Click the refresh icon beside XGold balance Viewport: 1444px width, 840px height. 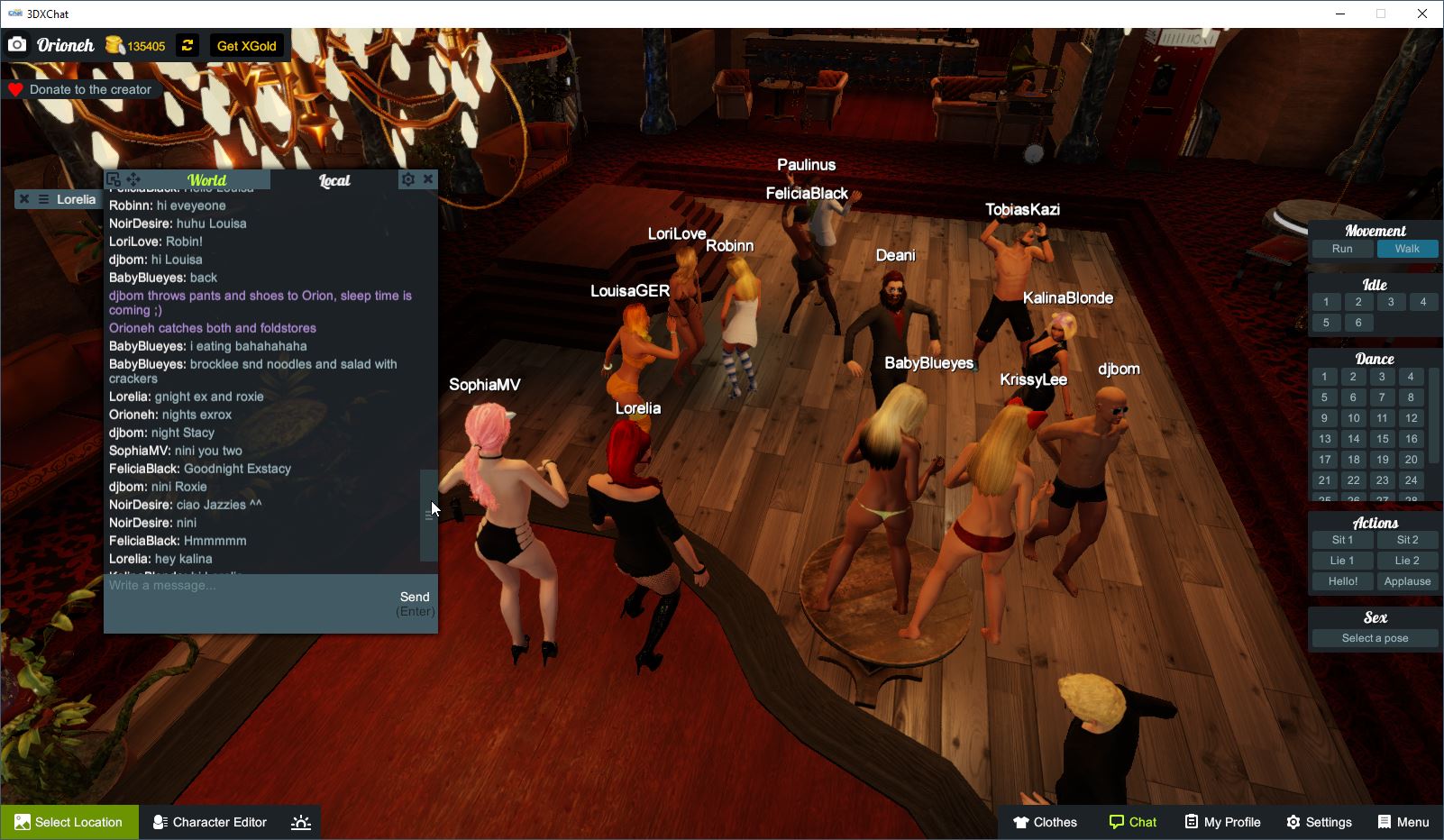[187, 45]
